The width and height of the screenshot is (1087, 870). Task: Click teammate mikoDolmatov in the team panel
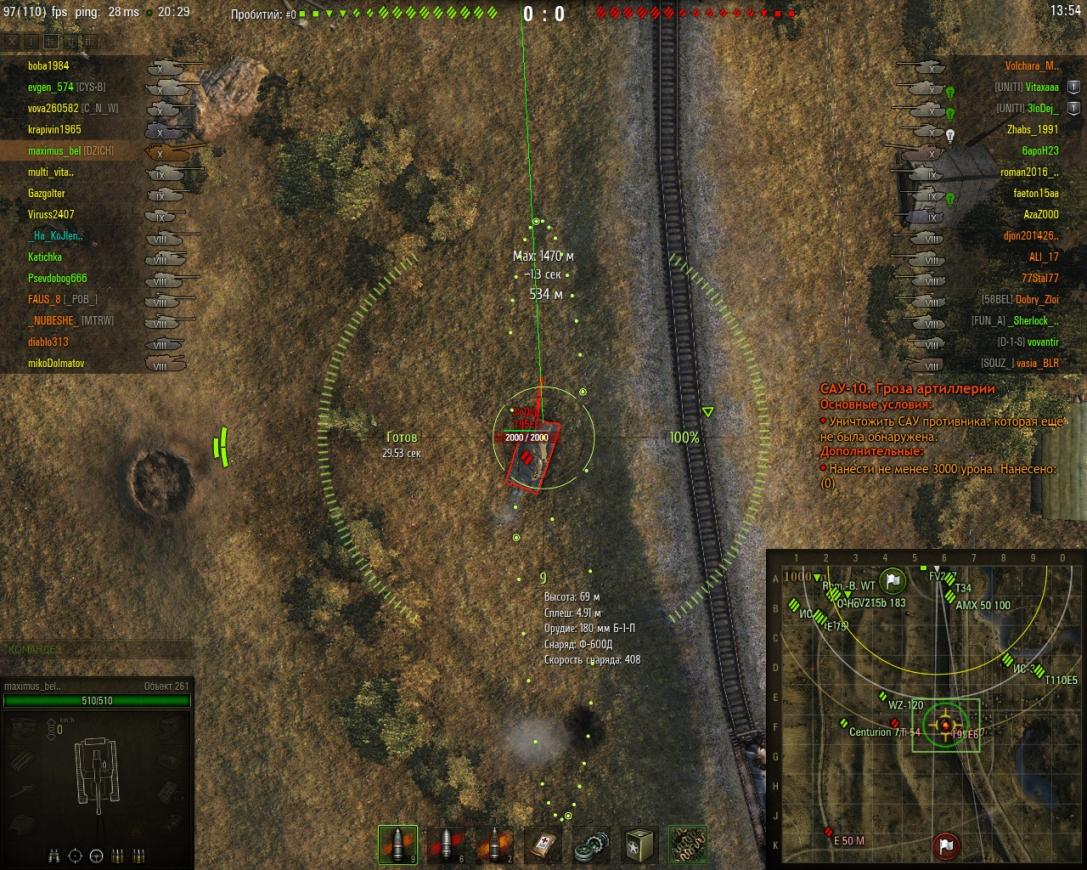[x=57, y=363]
